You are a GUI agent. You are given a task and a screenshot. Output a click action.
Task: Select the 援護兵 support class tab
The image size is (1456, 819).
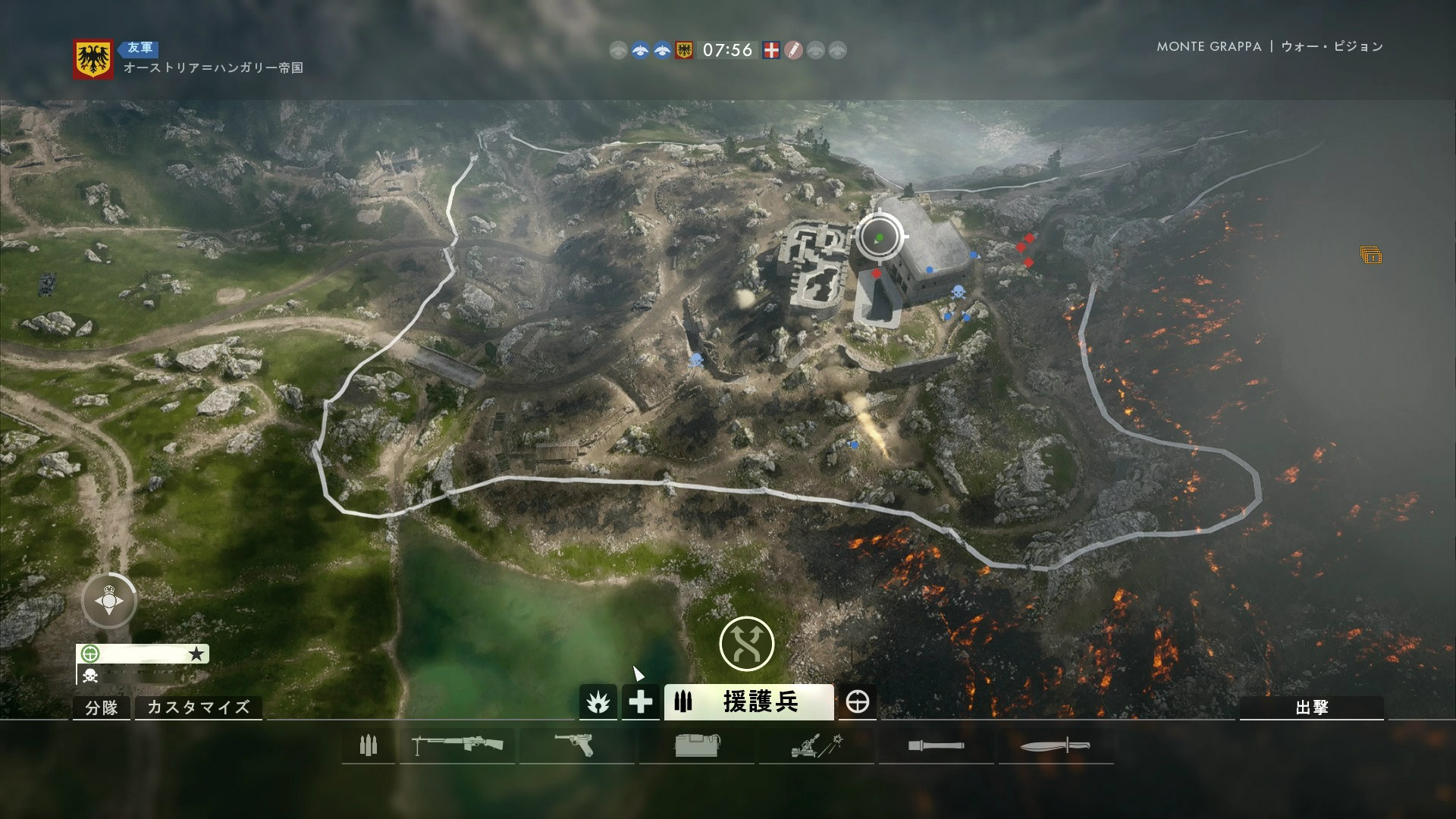(748, 703)
